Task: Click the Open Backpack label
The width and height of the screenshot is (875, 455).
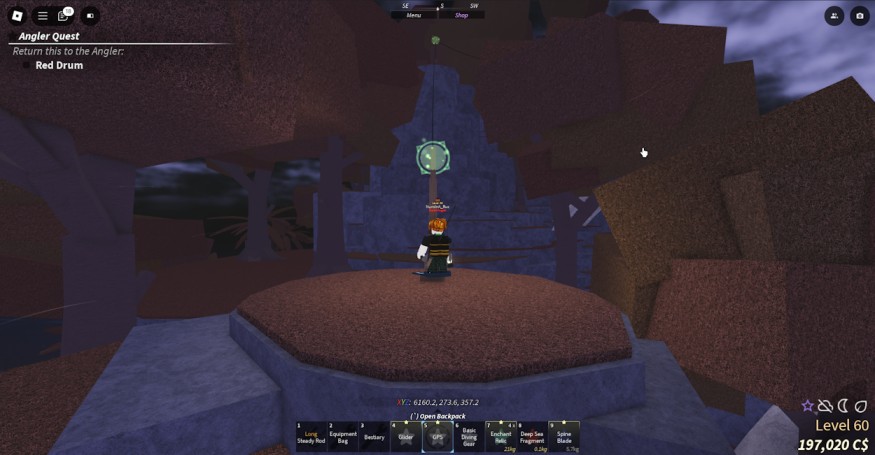Action: pos(438,416)
